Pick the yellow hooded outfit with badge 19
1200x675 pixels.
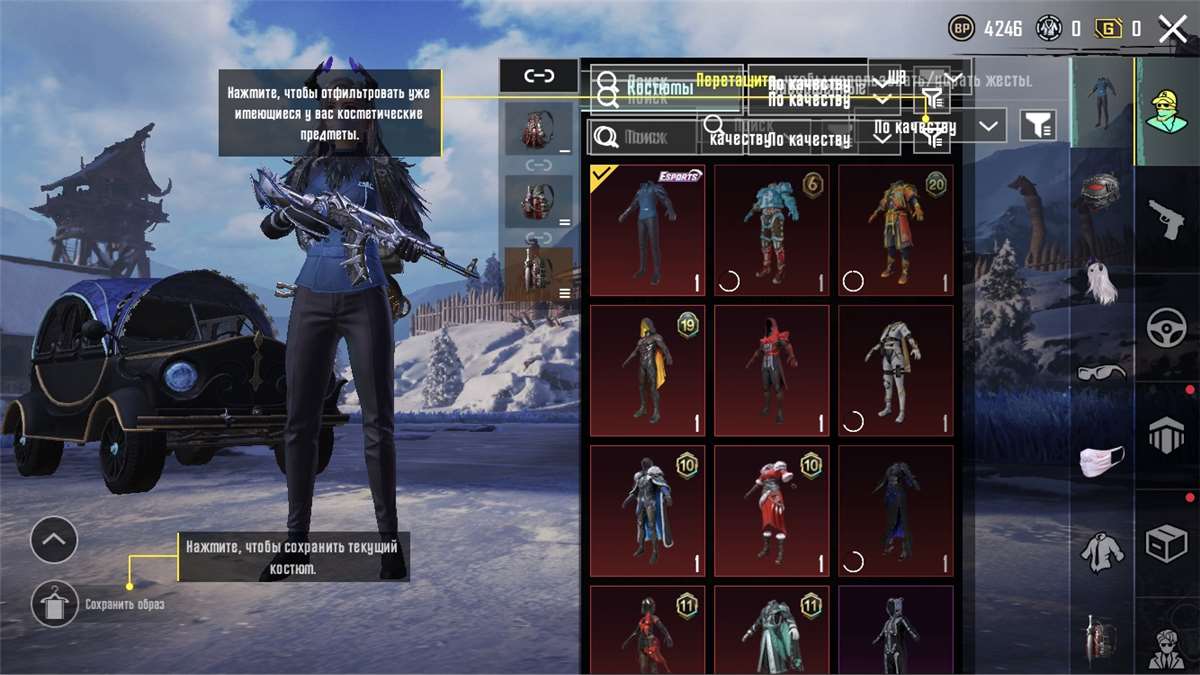(x=647, y=371)
